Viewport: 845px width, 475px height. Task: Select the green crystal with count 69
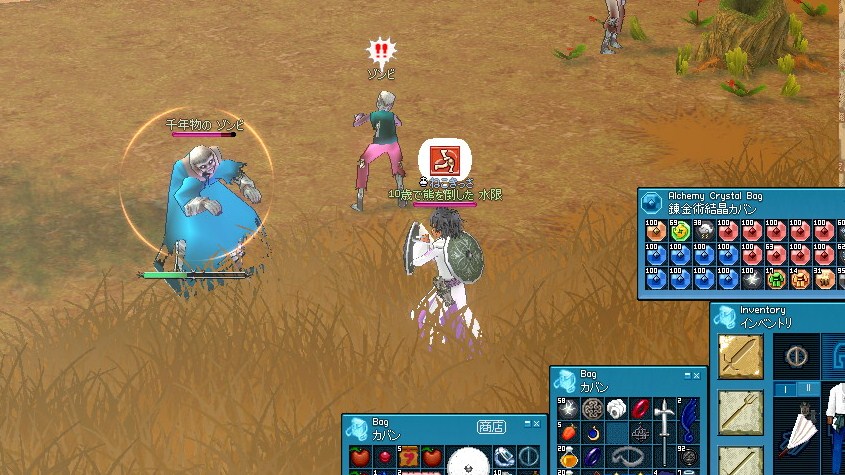coord(678,232)
